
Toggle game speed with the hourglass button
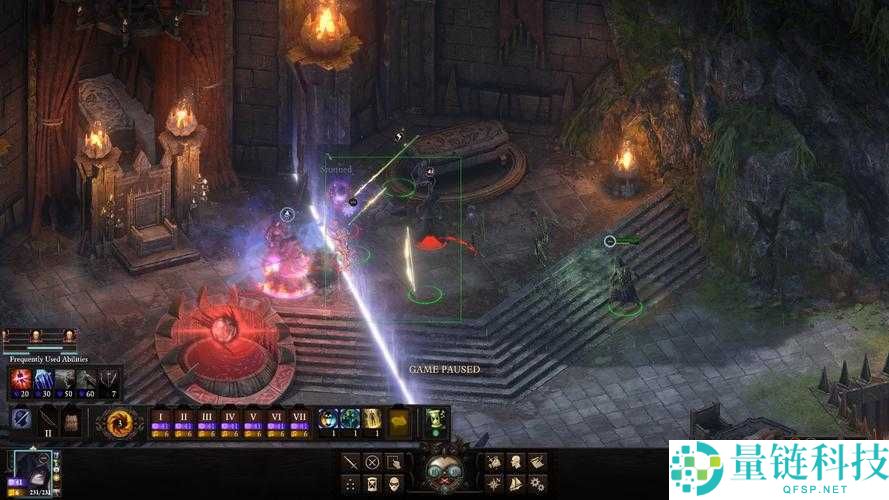tap(372, 484)
